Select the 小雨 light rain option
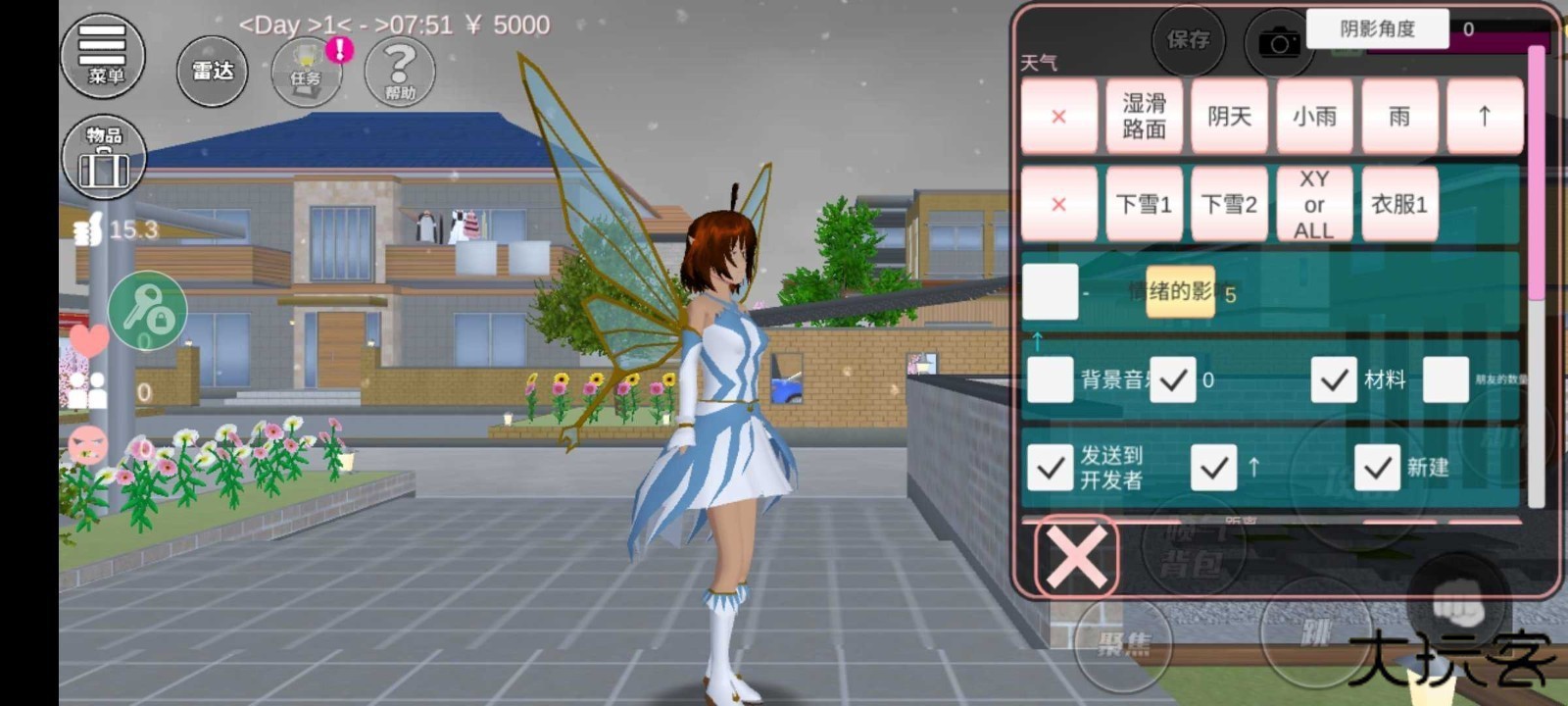The height and width of the screenshot is (706, 1568). [1314, 117]
